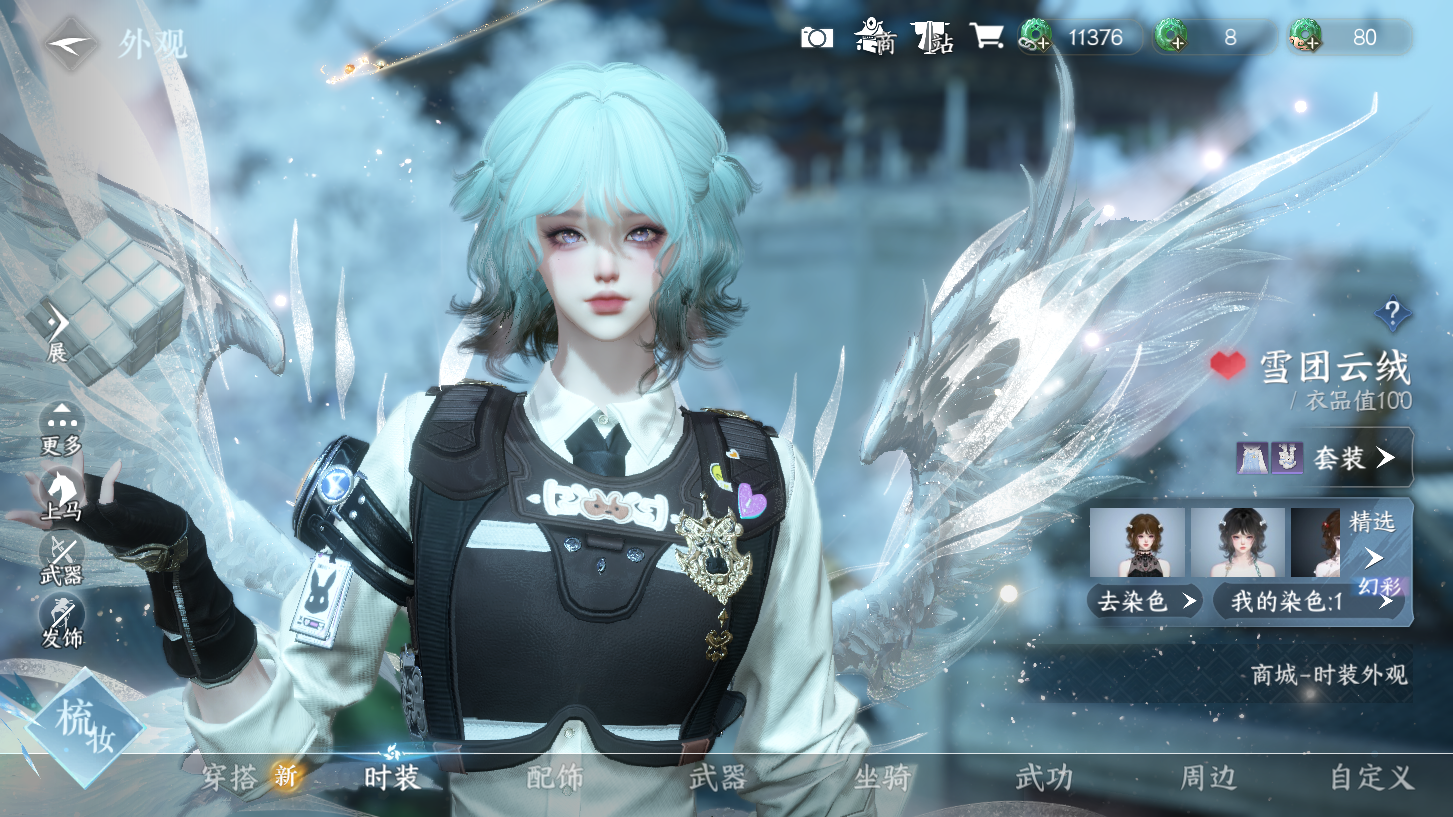Open the 武功 tab
The height and width of the screenshot is (817, 1453).
click(1044, 777)
